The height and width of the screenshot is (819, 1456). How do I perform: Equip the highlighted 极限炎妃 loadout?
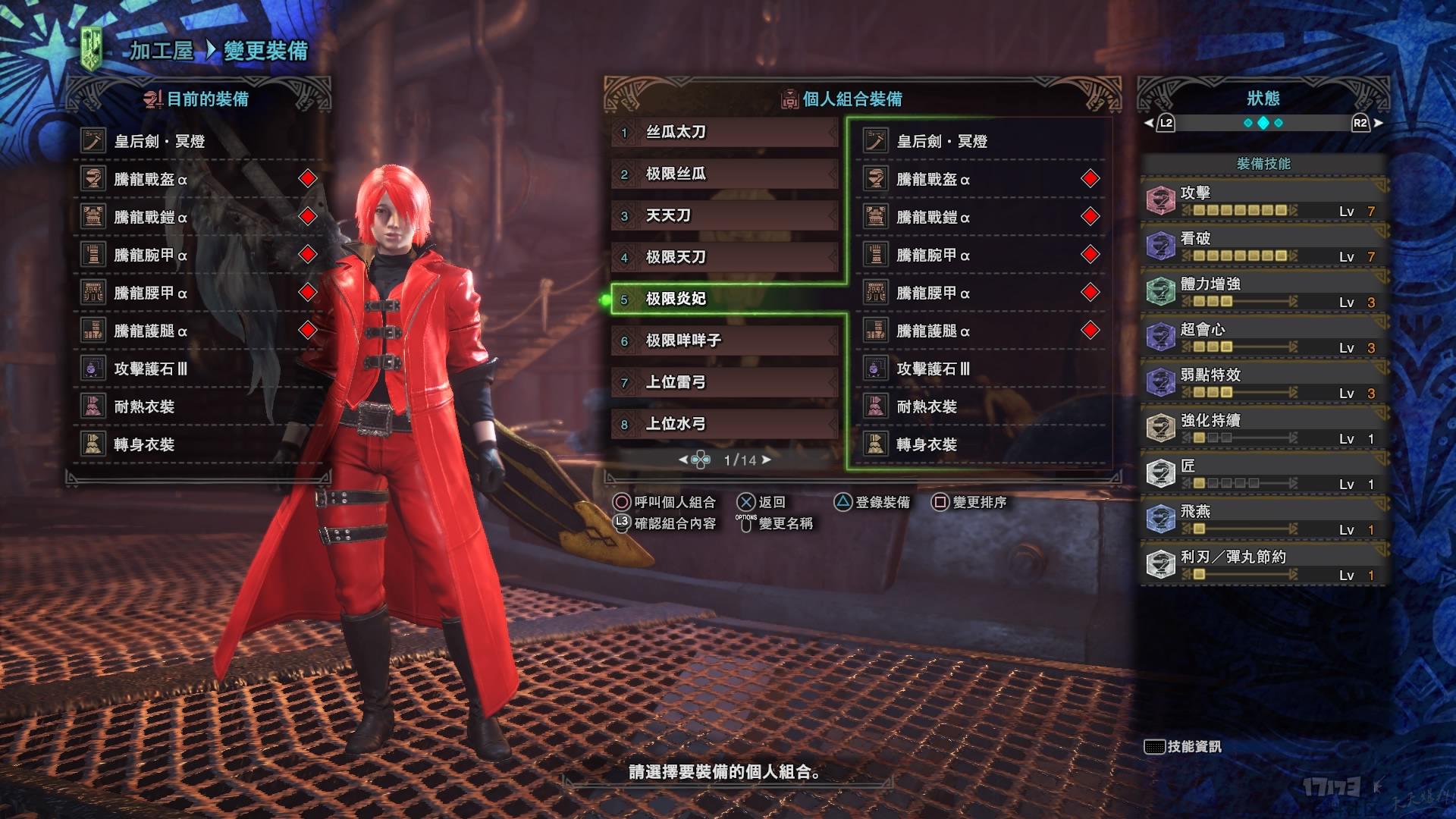click(x=724, y=300)
